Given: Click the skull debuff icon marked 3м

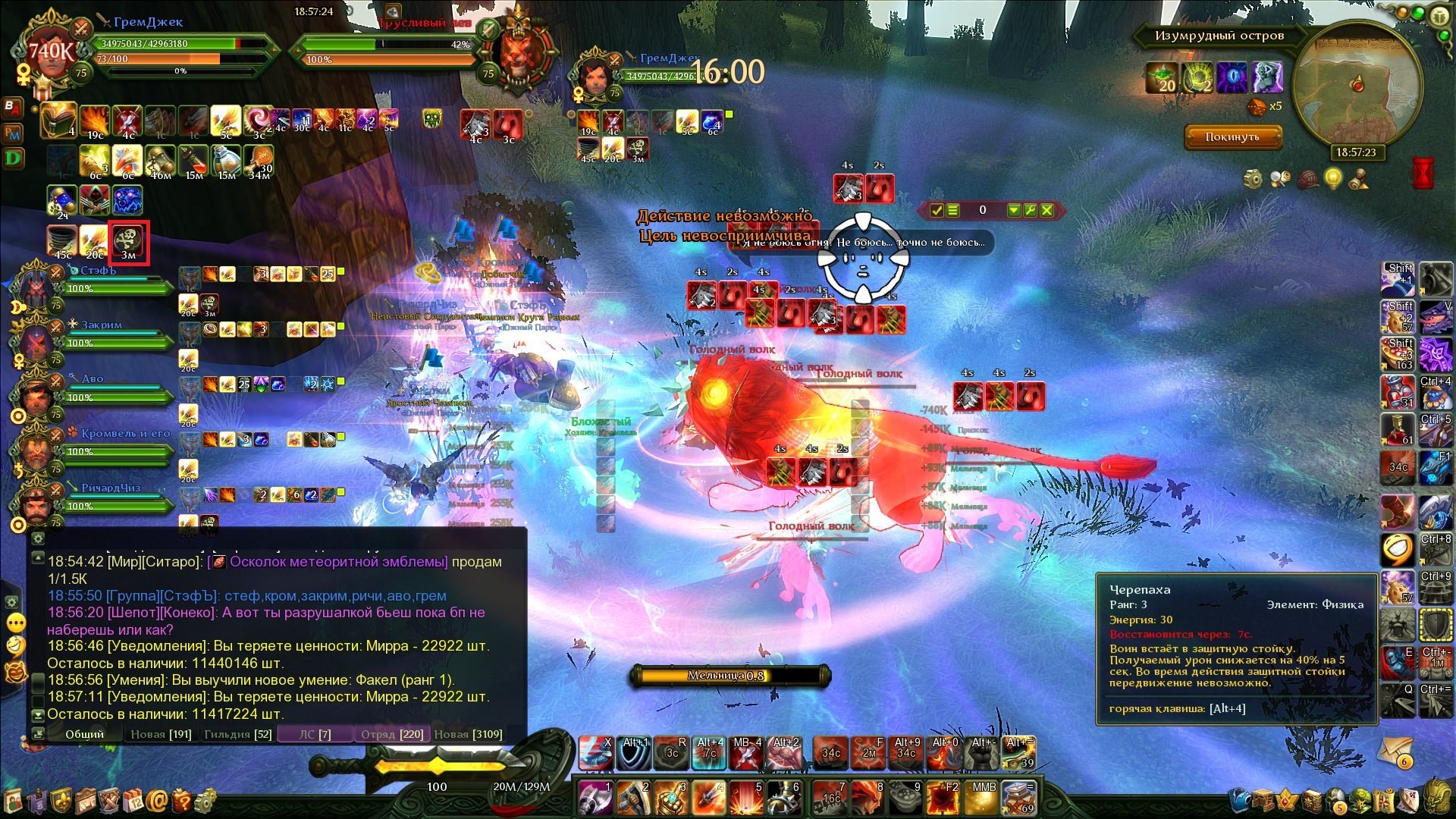Looking at the screenshot, I should 129,243.
